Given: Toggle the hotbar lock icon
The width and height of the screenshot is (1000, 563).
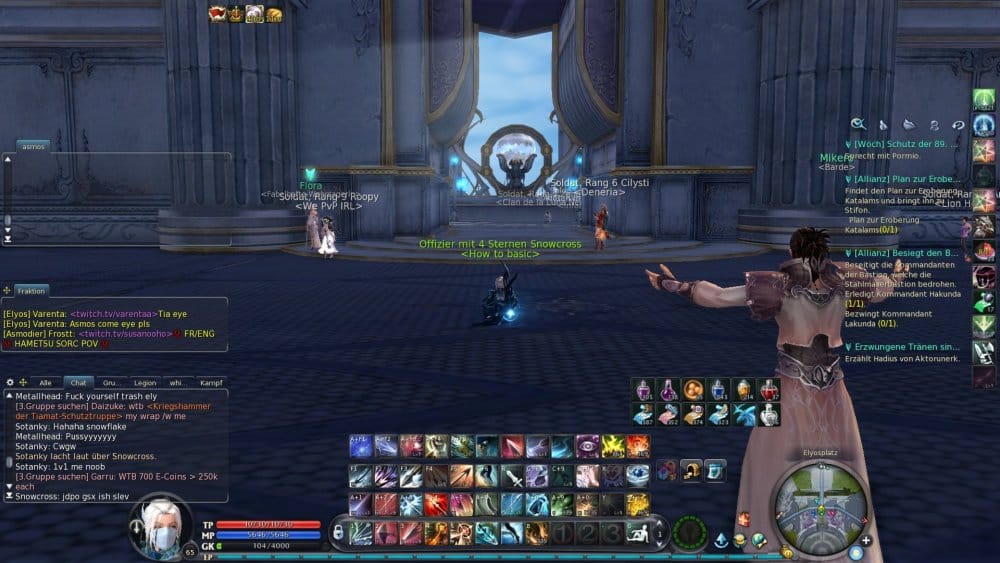Looking at the screenshot, I should click(338, 534).
